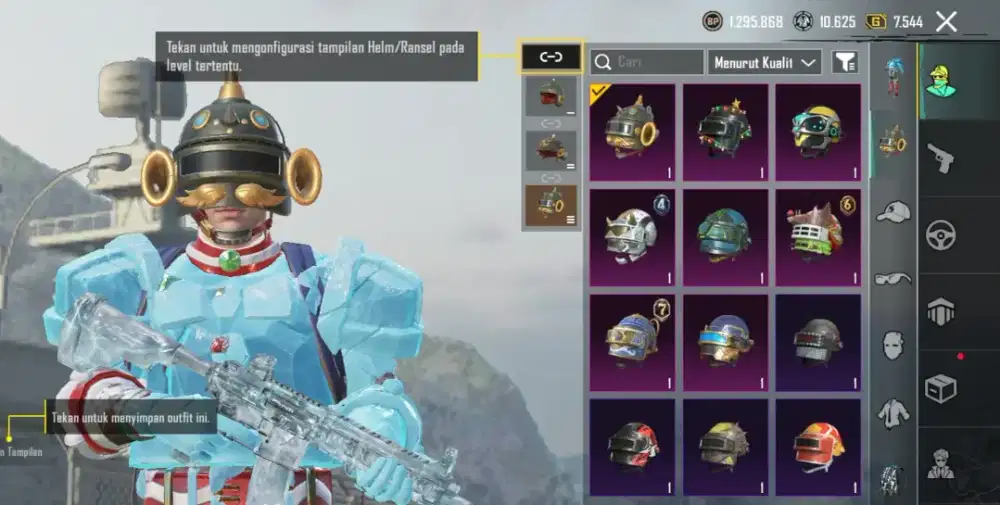Open the filter funnel button
This screenshot has width=1000, height=505.
pyautogui.click(x=845, y=62)
